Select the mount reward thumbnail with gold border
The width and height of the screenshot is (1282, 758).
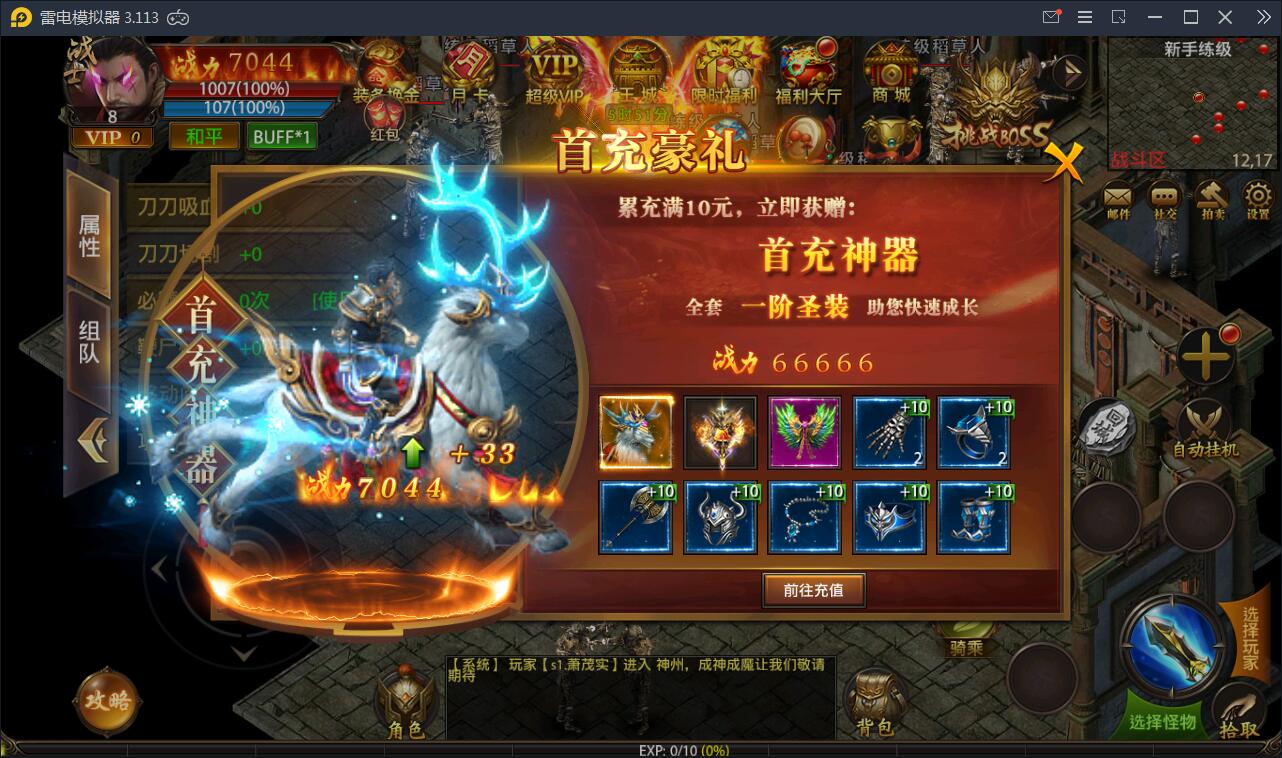click(x=637, y=433)
